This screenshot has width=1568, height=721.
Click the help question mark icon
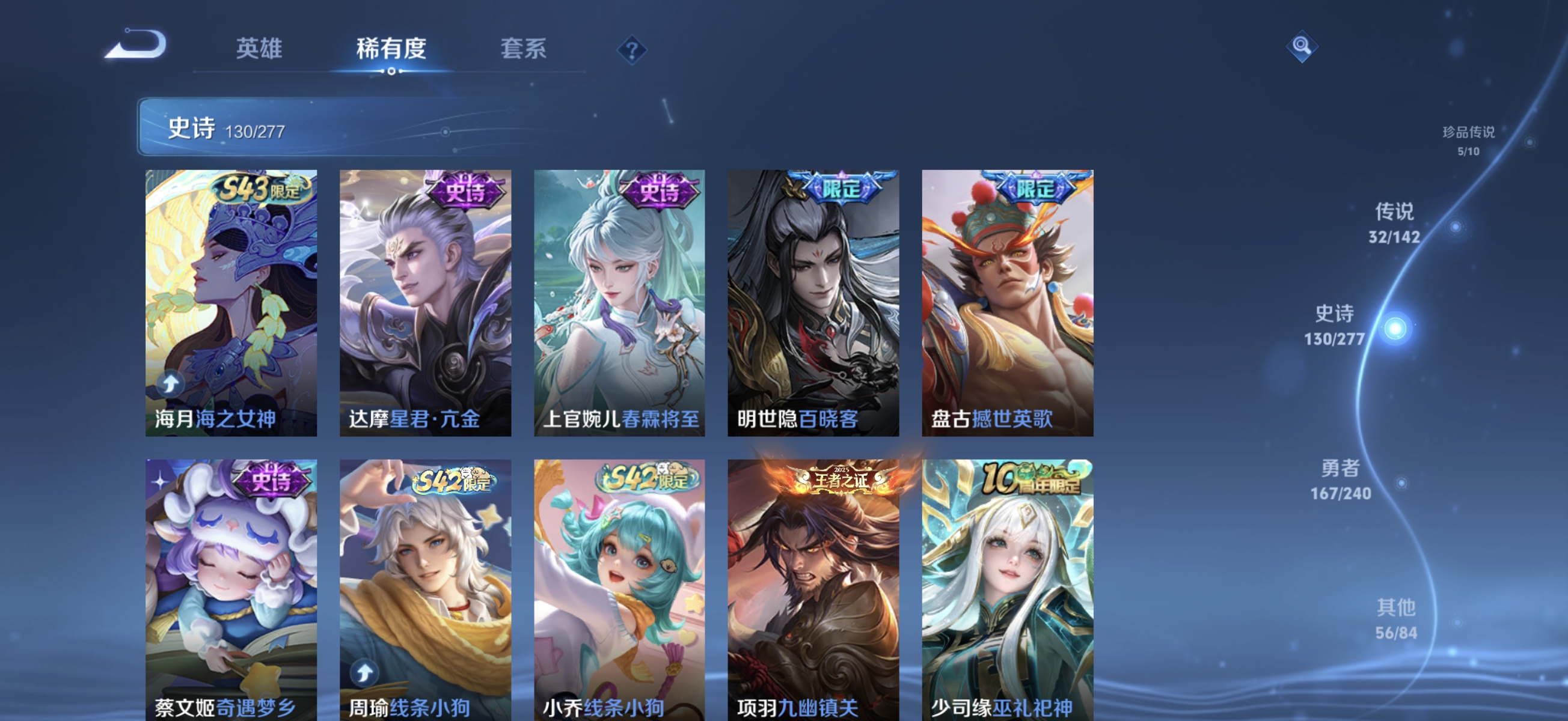pos(633,51)
